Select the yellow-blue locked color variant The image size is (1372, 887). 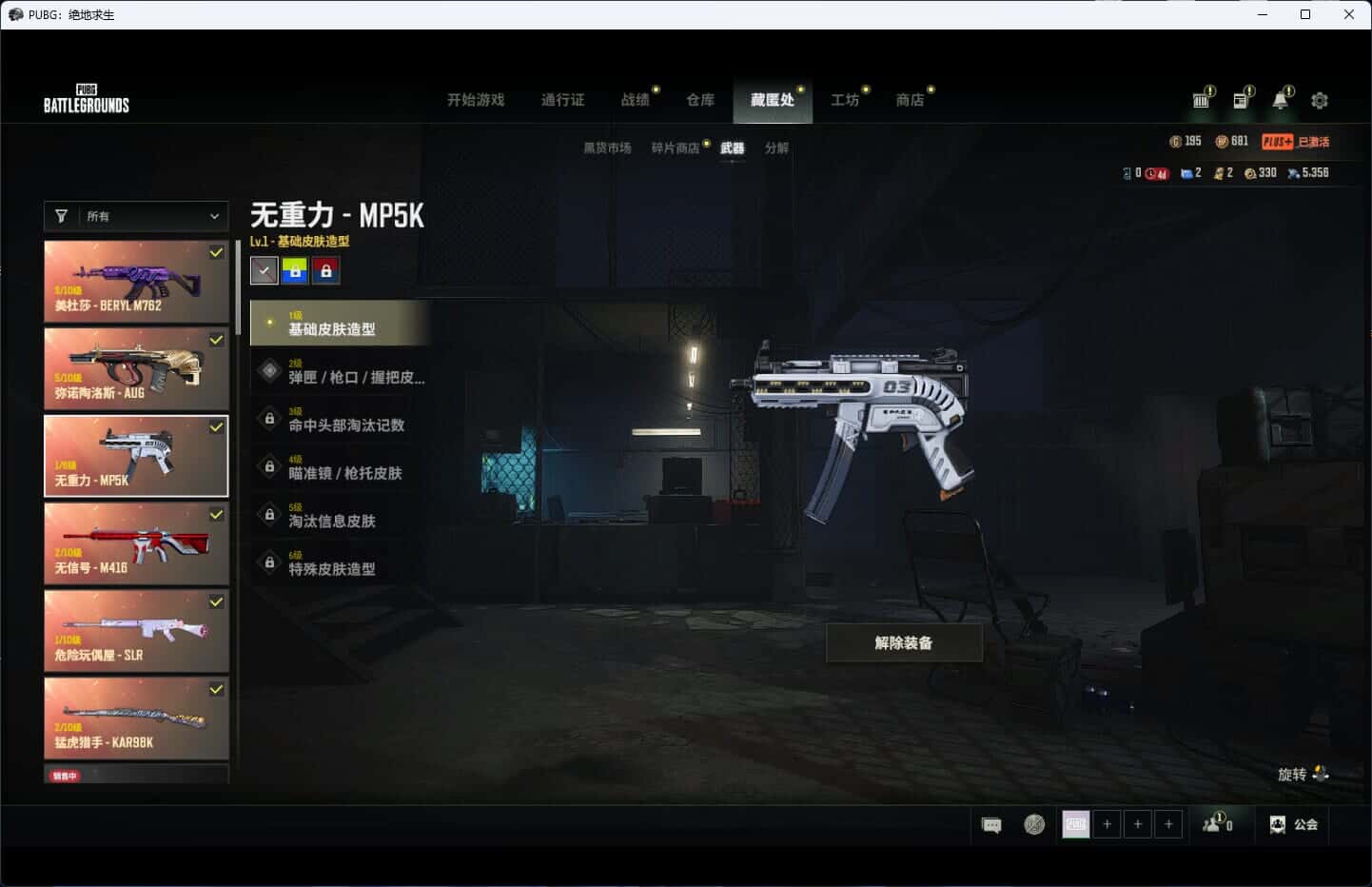295,271
